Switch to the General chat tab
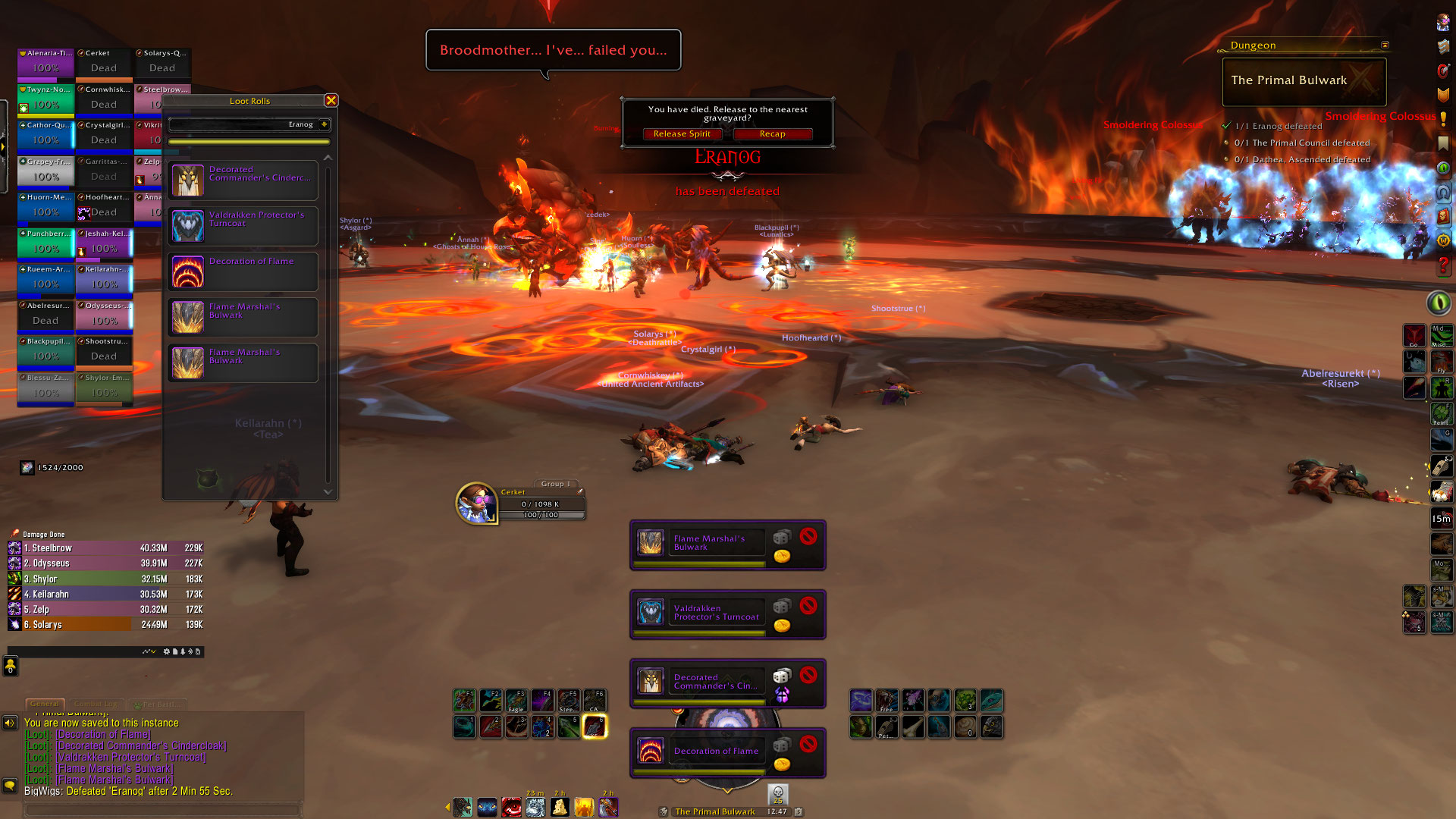1456x819 pixels. coord(45,704)
